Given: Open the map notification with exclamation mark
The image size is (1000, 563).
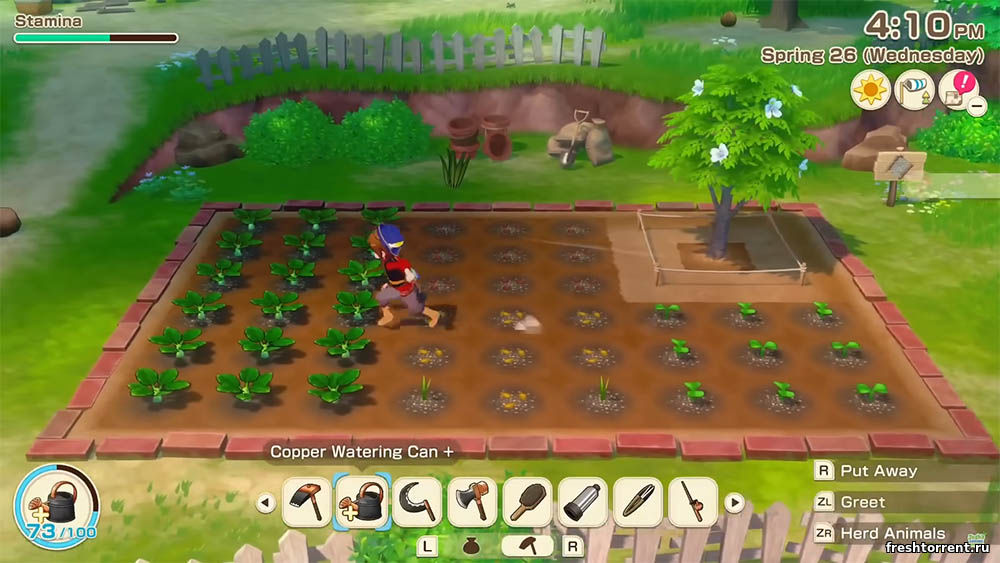Looking at the screenshot, I should [x=958, y=90].
